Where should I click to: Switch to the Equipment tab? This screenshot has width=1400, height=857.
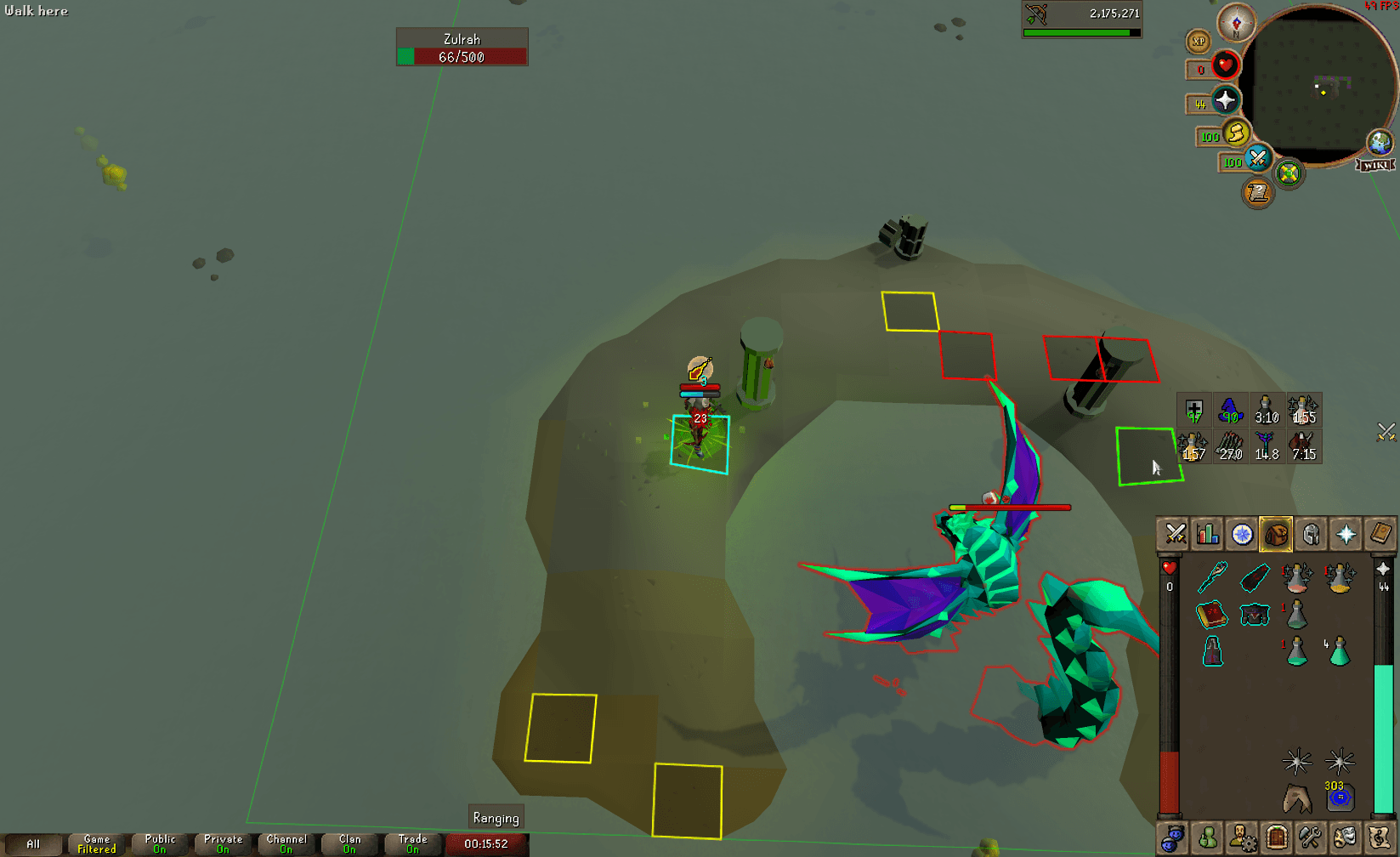tap(1310, 534)
